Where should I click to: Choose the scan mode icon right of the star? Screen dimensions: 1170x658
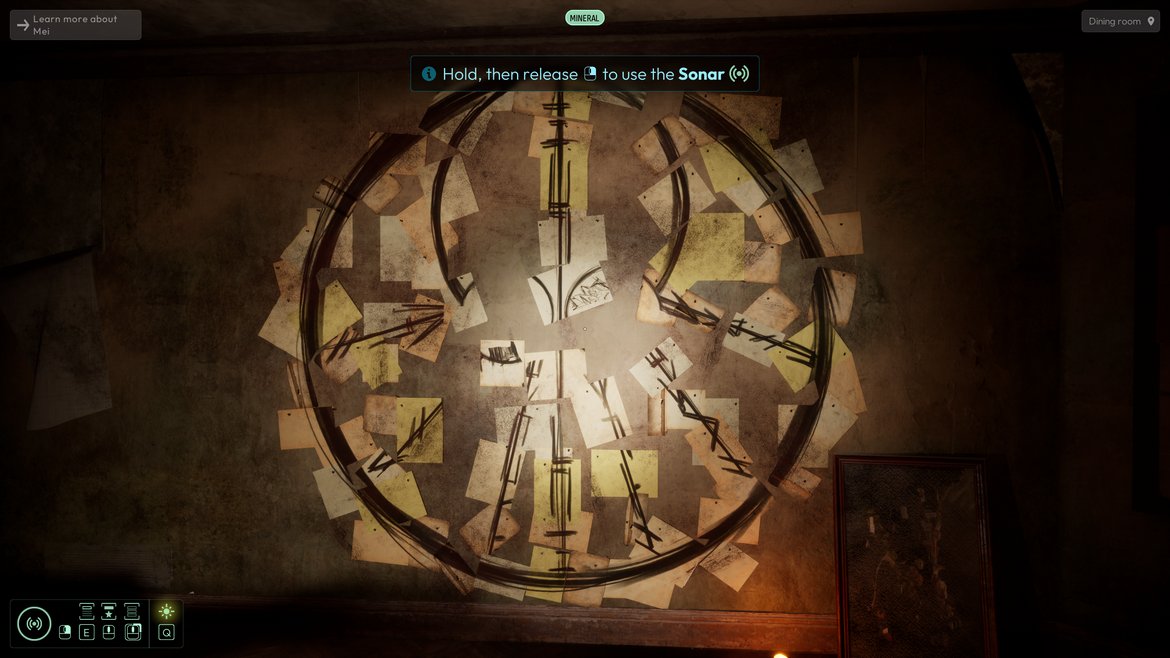point(132,612)
